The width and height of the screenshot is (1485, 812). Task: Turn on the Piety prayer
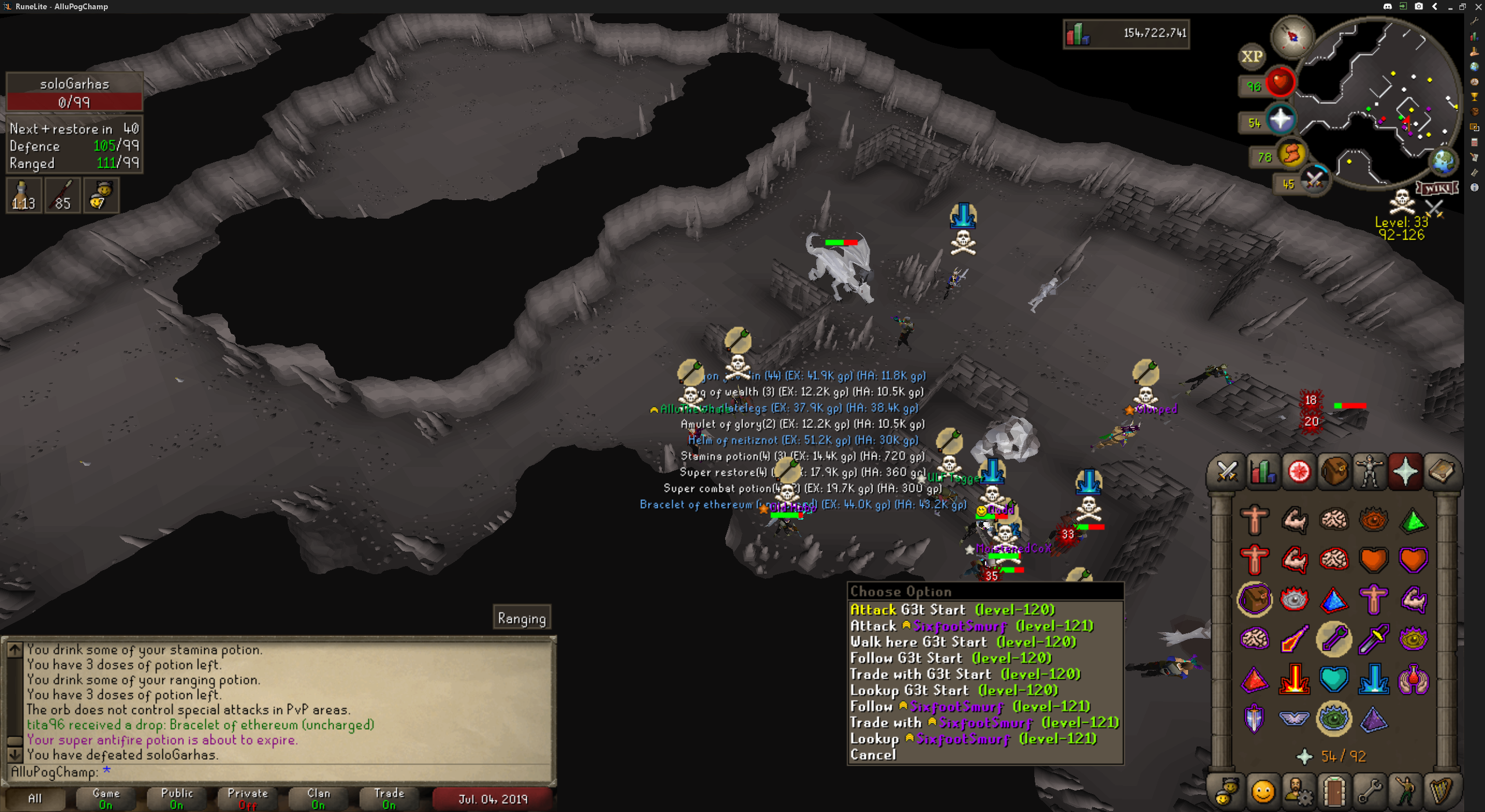[x=1294, y=719]
